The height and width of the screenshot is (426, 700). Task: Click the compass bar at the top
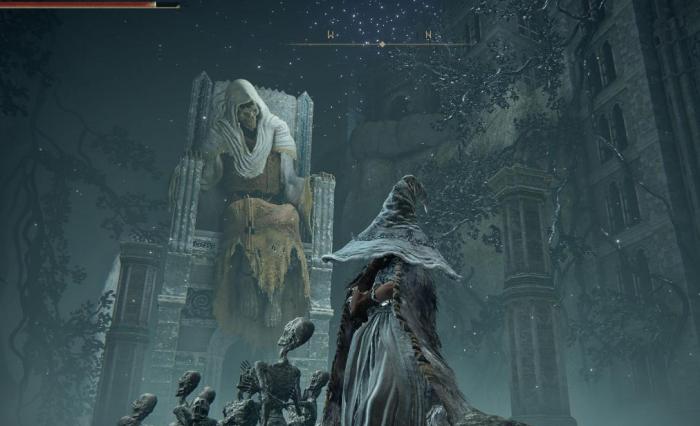tap(380, 43)
